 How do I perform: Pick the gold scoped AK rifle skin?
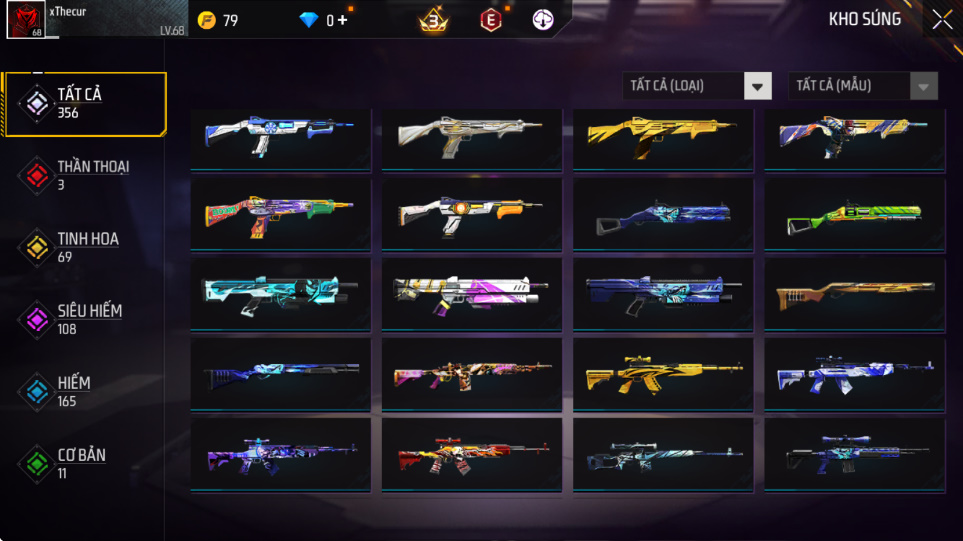(663, 373)
